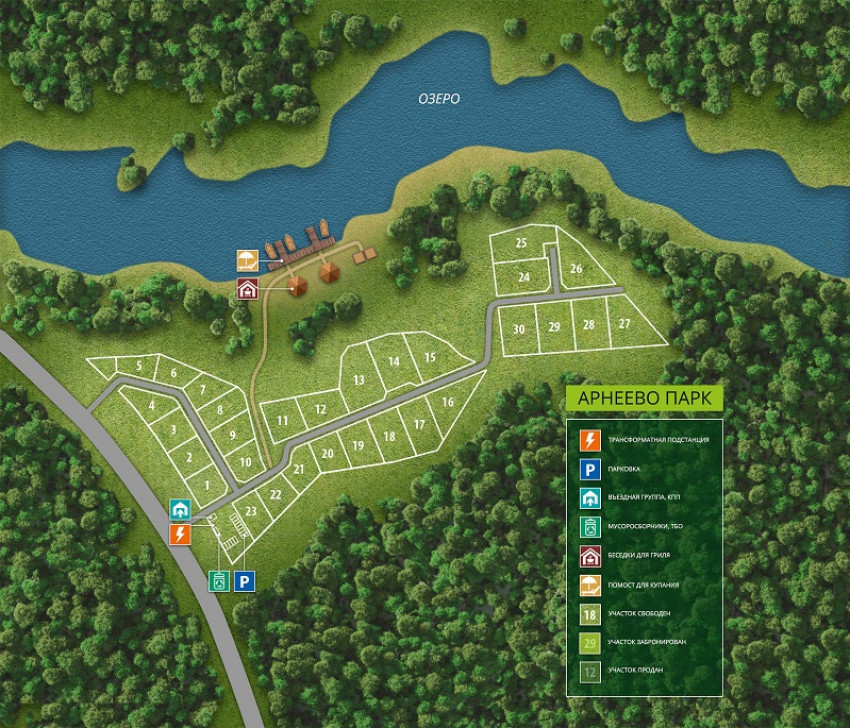Choose plot number 20
This screenshot has width=850, height=728.
[327, 453]
